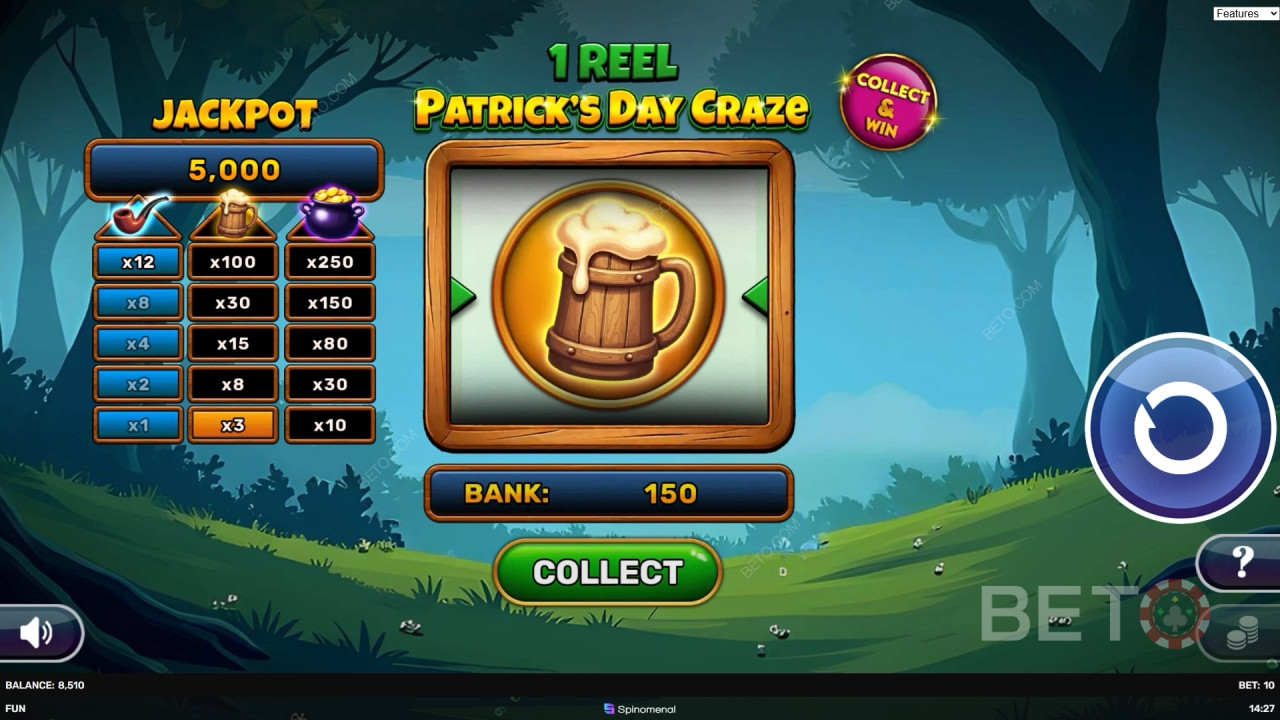Click the Collect & Win badge

888,102
